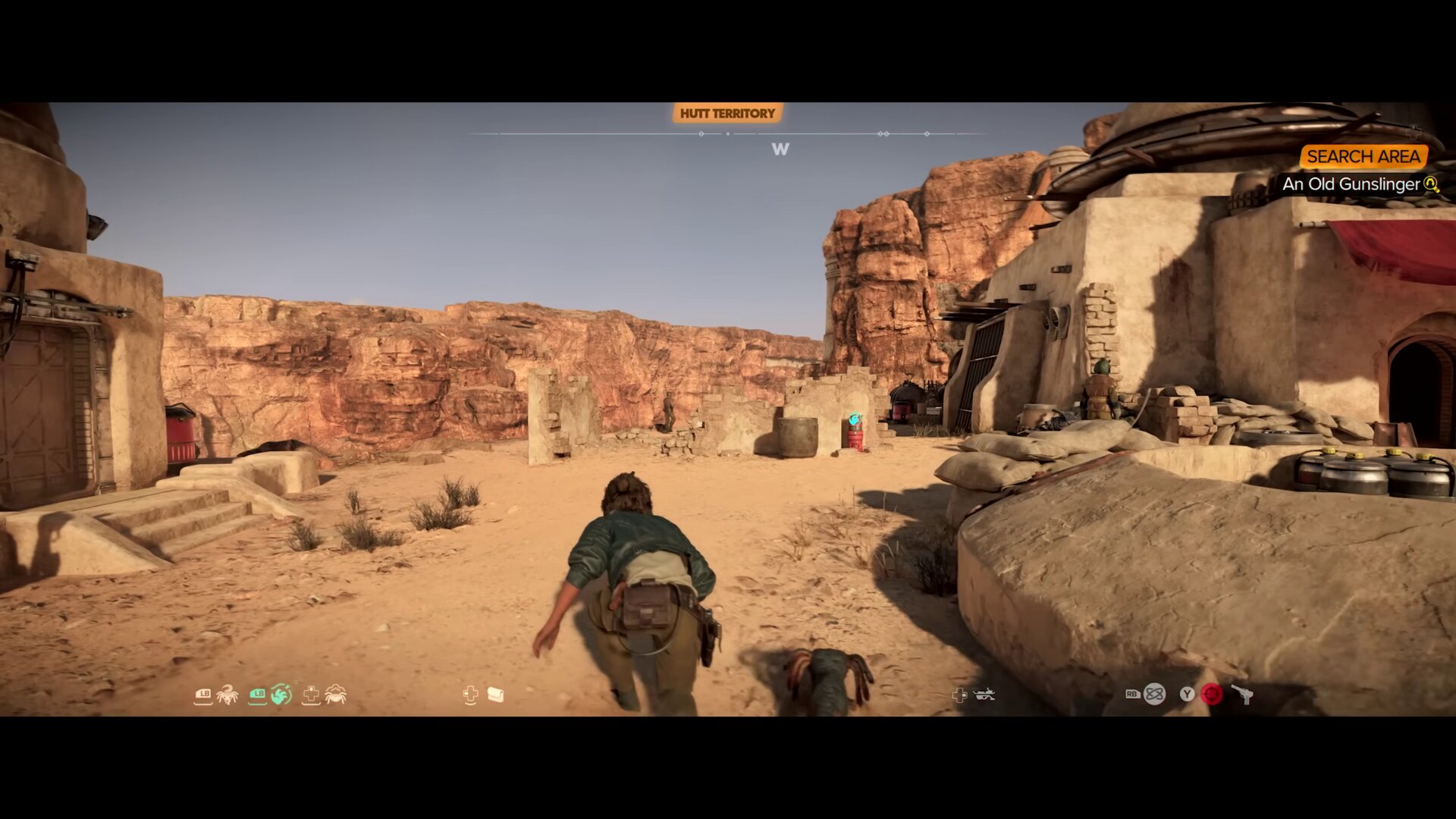Click the grey gadget swap icon beside RB

point(1154,694)
